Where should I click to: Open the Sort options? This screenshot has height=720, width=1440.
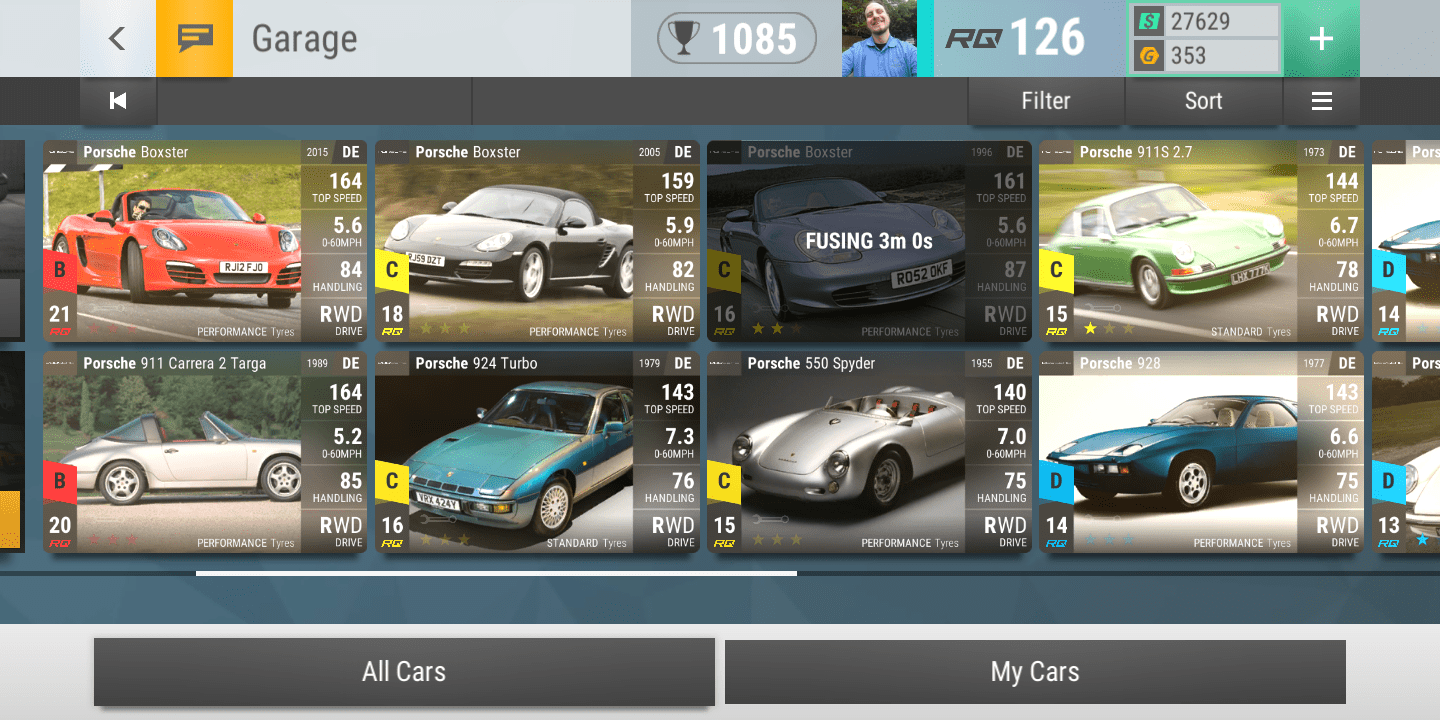point(1203,100)
